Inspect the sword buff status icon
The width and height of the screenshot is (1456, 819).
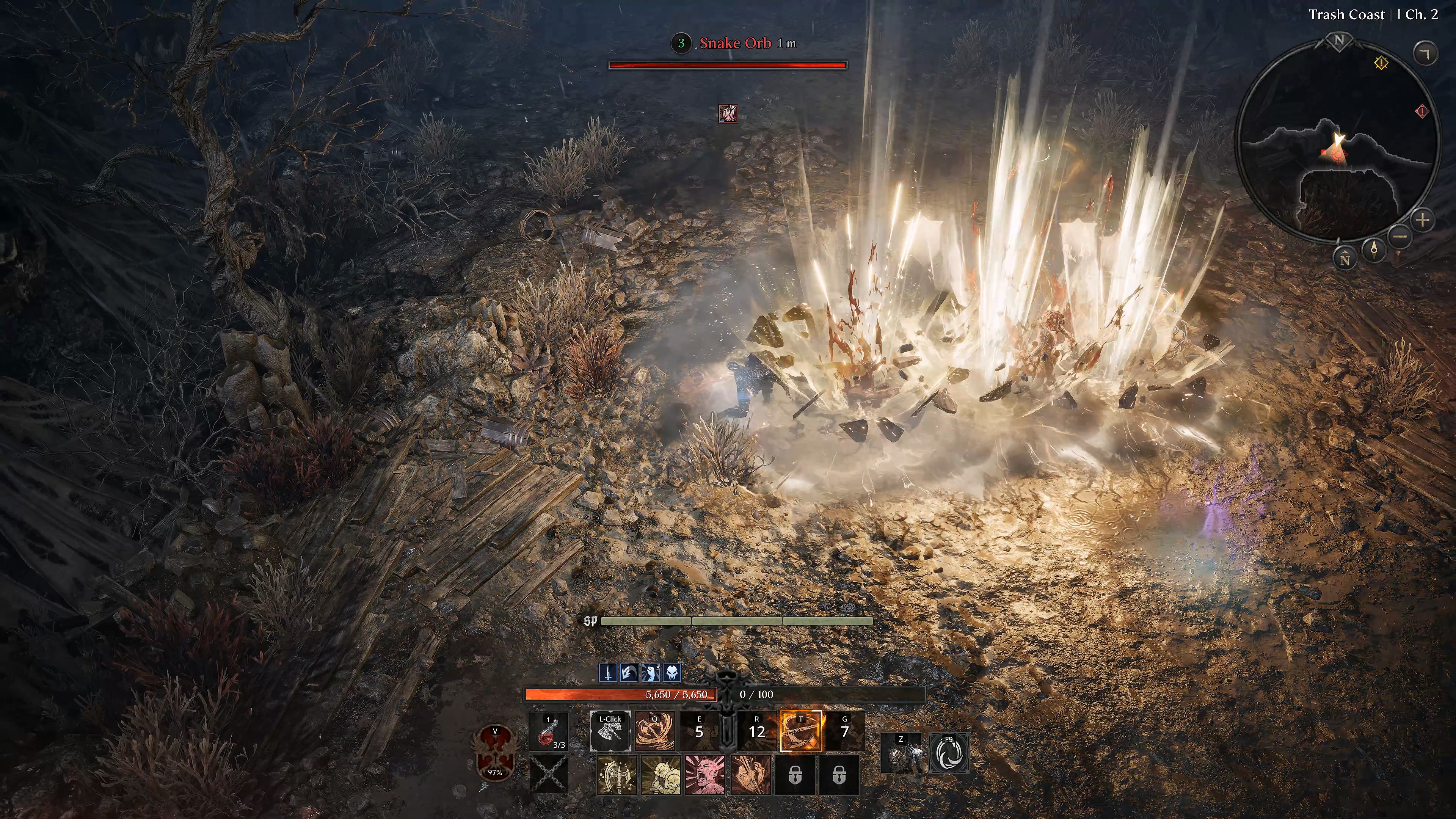click(x=607, y=673)
